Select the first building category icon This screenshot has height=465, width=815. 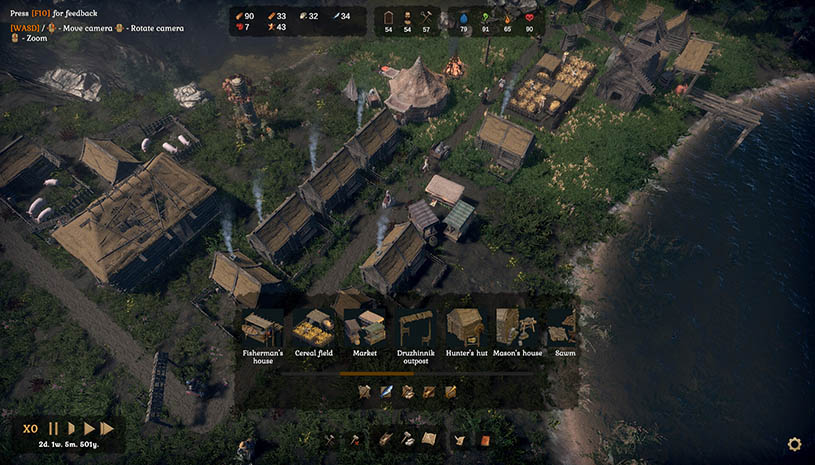[364, 392]
